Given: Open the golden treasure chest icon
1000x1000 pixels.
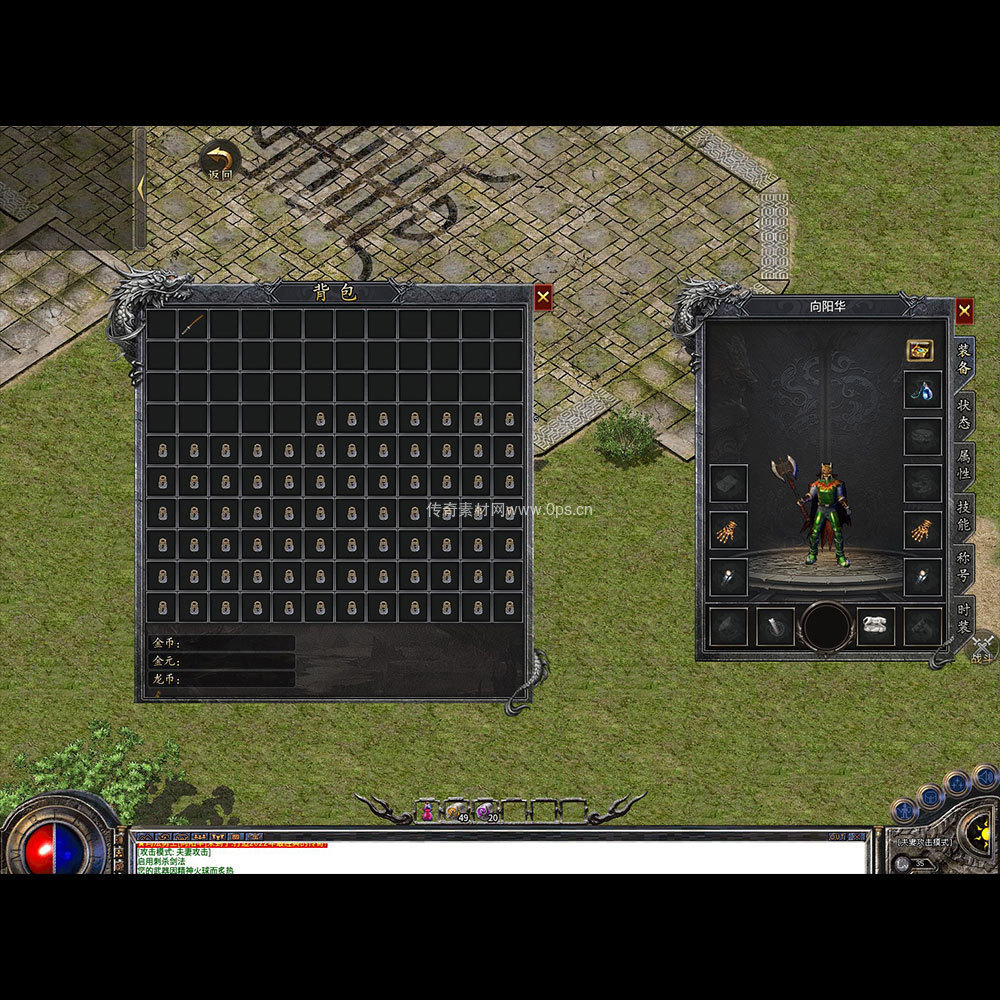Looking at the screenshot, I should pos(920,350).
